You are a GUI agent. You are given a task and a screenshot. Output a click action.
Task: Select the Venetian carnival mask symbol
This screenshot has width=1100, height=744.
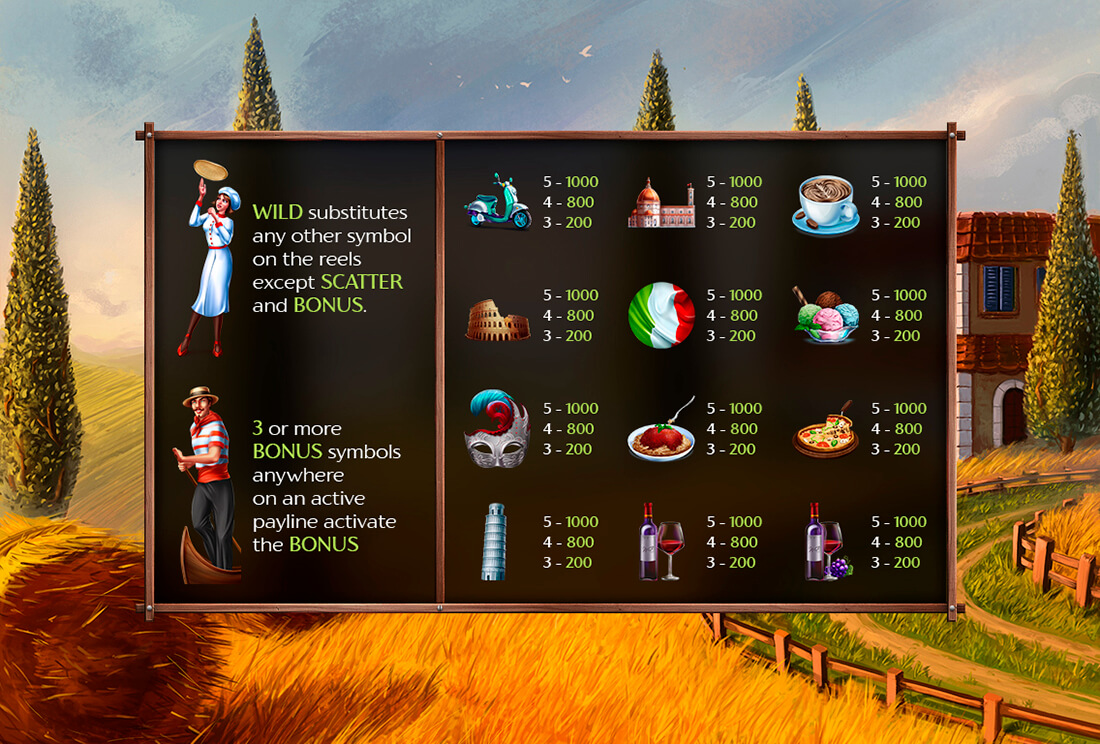[x=497, y=430]
